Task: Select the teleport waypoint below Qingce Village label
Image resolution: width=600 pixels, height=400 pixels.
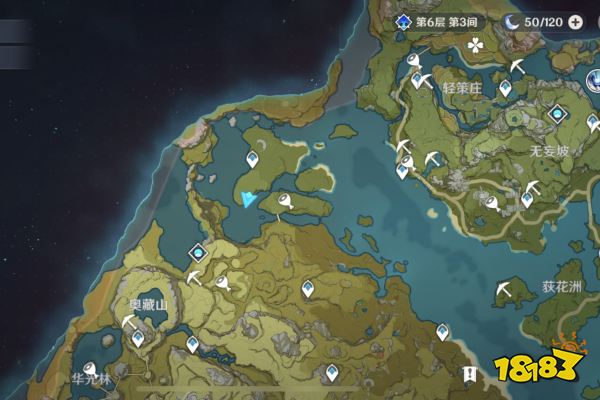Action: [503, 89]
